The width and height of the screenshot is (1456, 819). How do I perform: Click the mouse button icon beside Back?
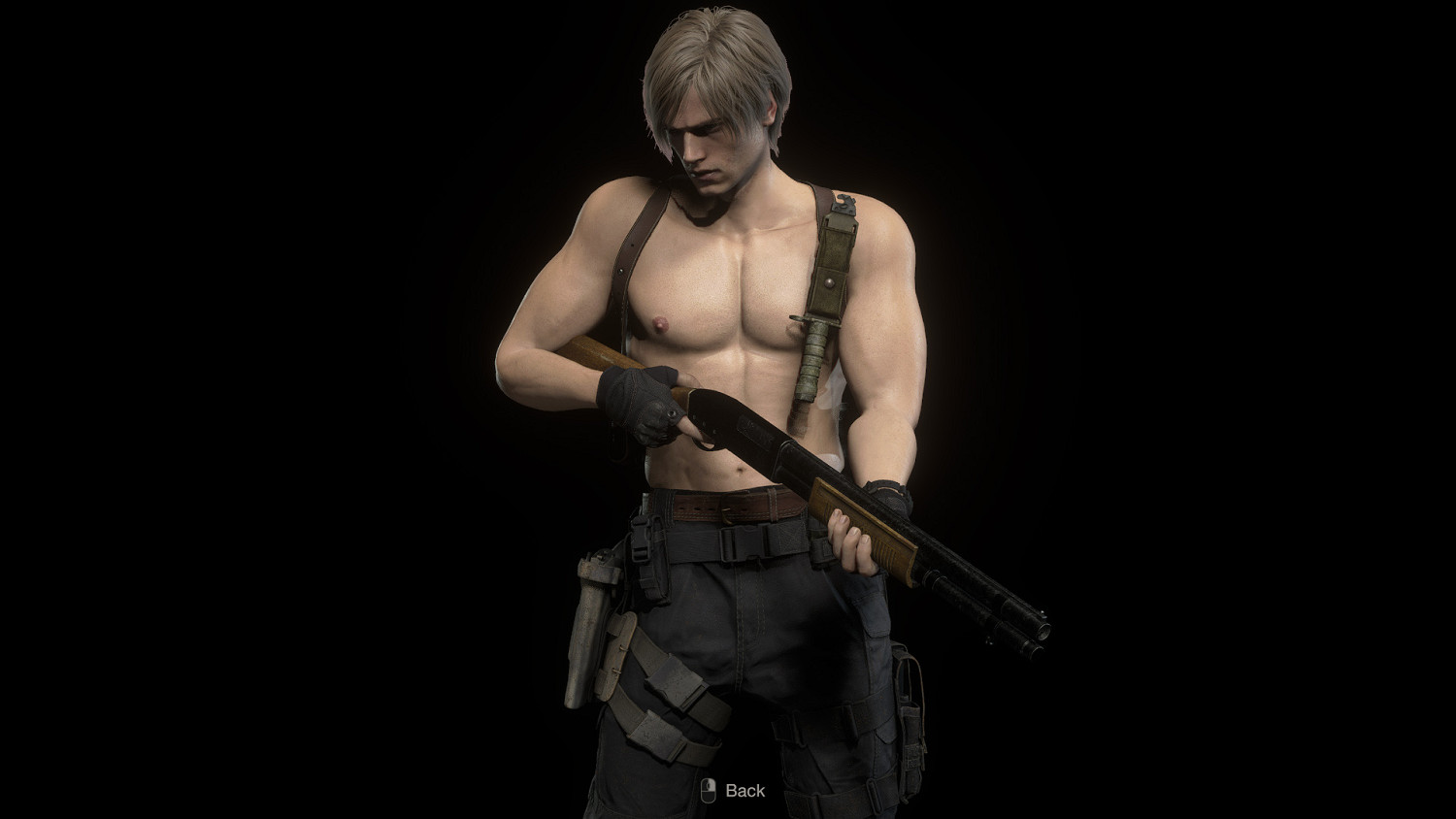point(708,791)
